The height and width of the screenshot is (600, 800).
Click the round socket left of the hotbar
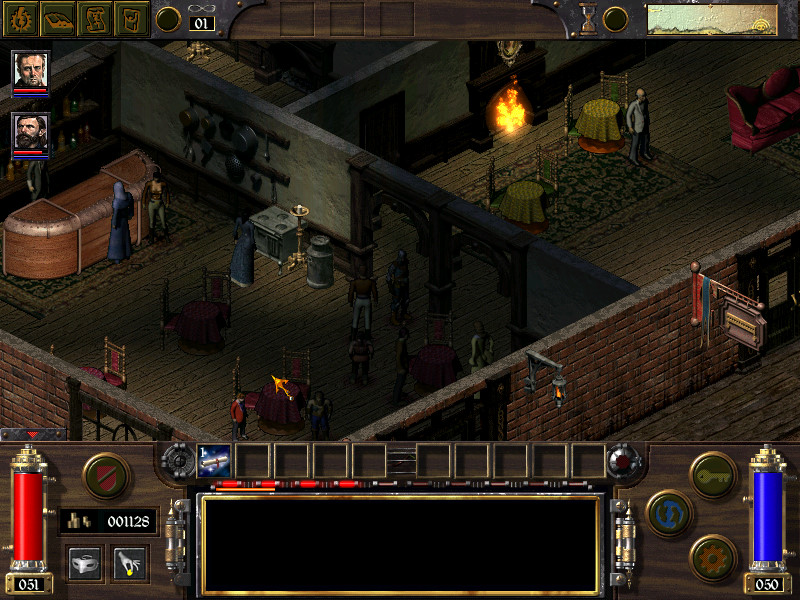[179, 460]
